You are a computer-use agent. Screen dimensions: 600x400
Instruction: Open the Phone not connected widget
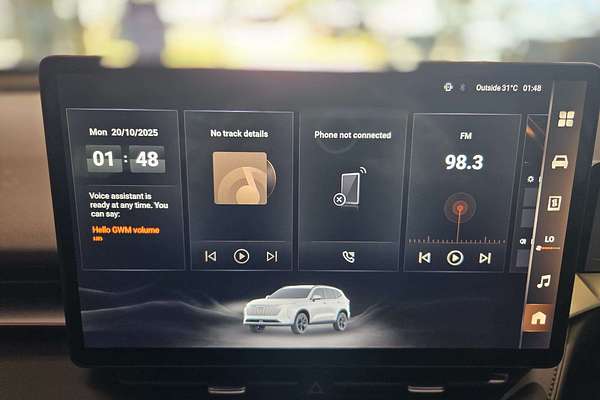[352, 185]
